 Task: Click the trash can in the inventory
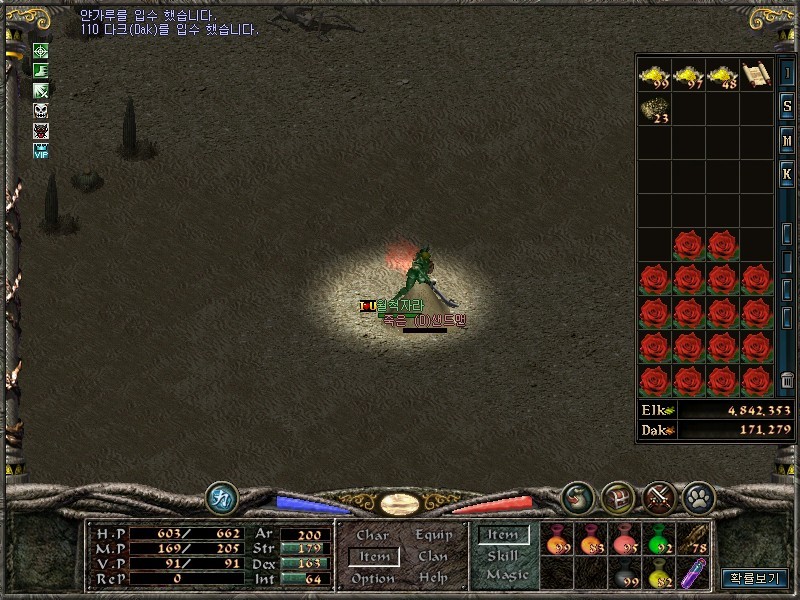(x=788, y=380)
